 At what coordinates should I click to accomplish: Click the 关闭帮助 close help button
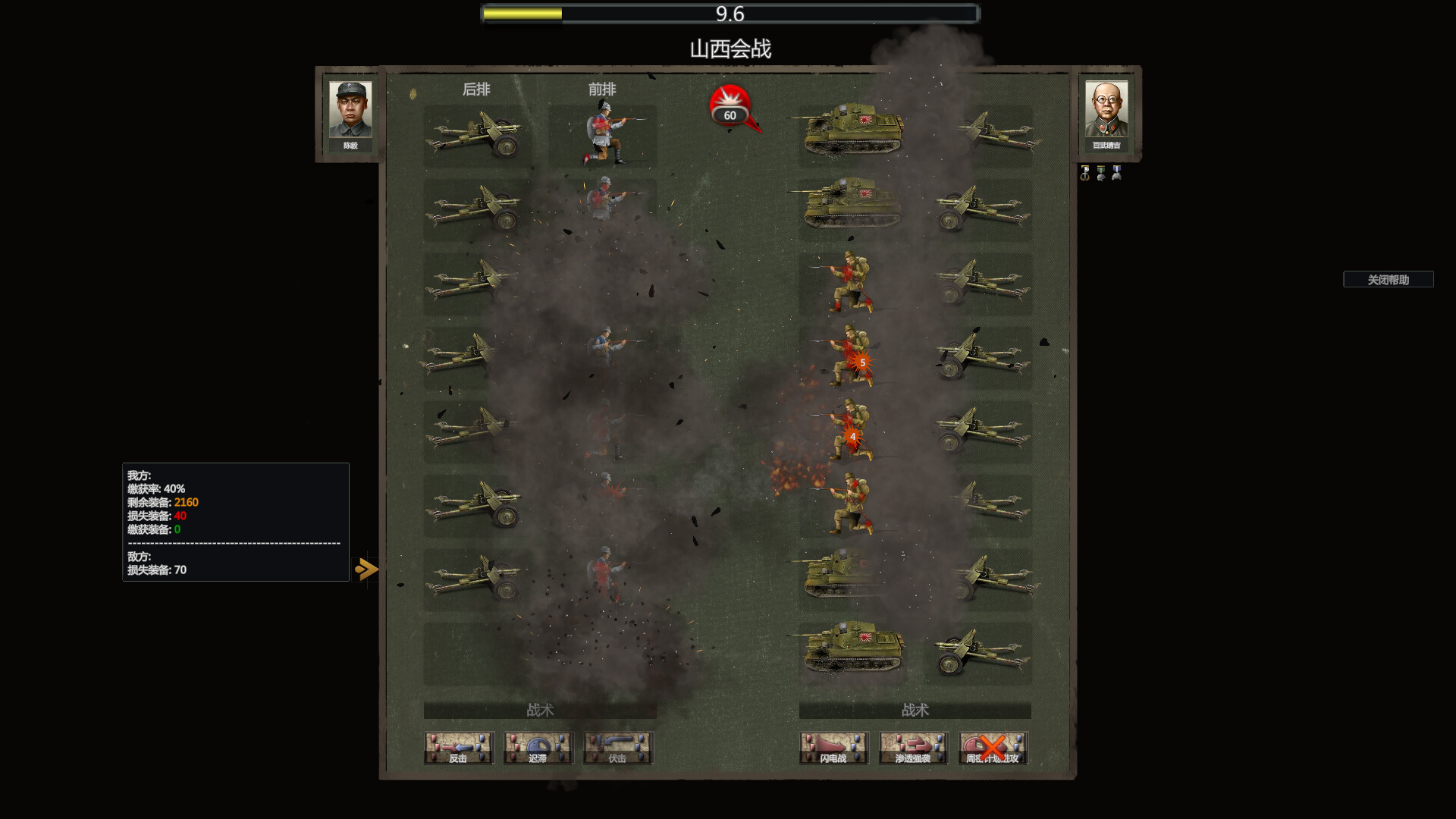point(1389,279)
